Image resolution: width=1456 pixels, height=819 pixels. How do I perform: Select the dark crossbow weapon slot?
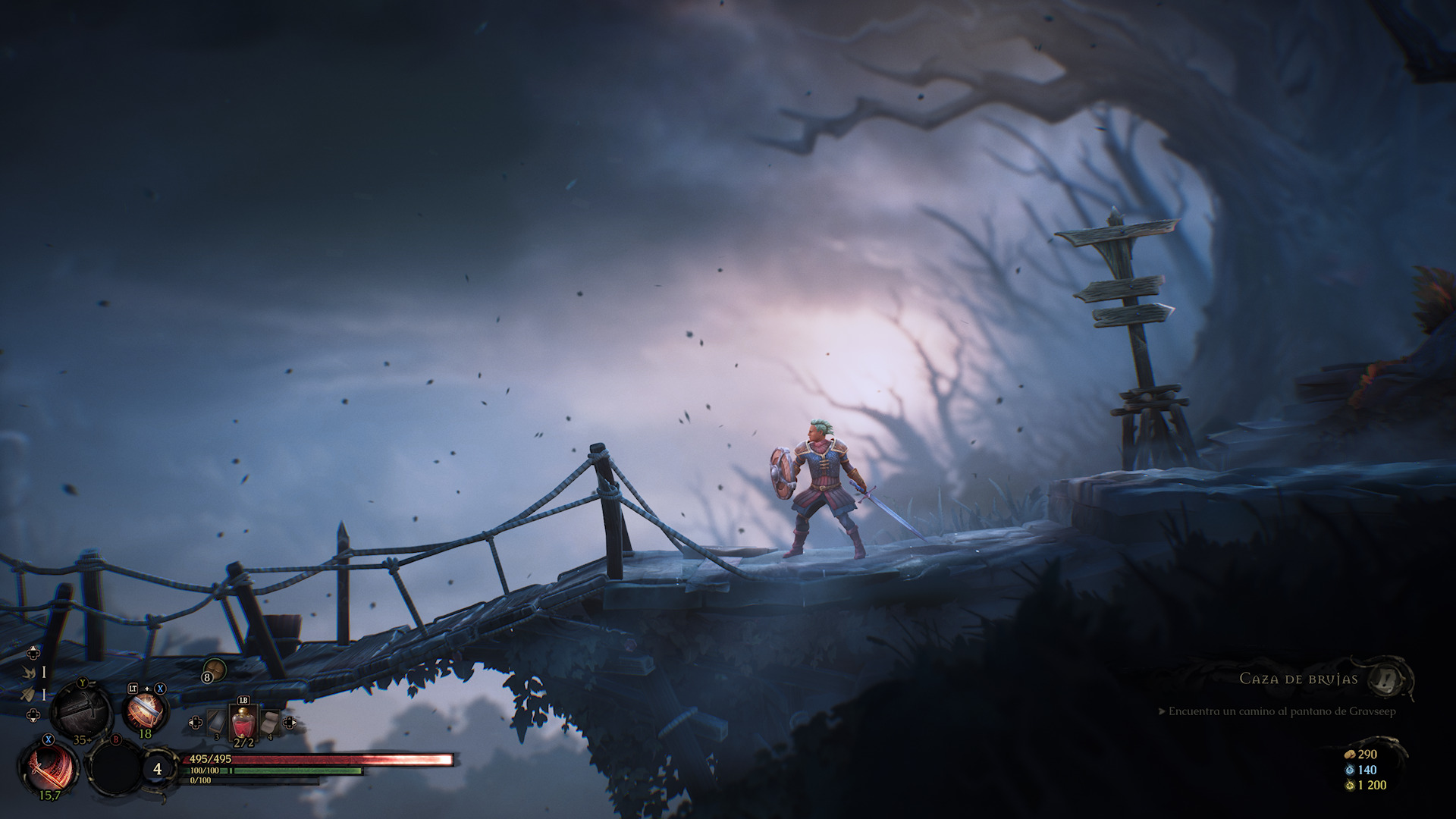pos(81,711)
